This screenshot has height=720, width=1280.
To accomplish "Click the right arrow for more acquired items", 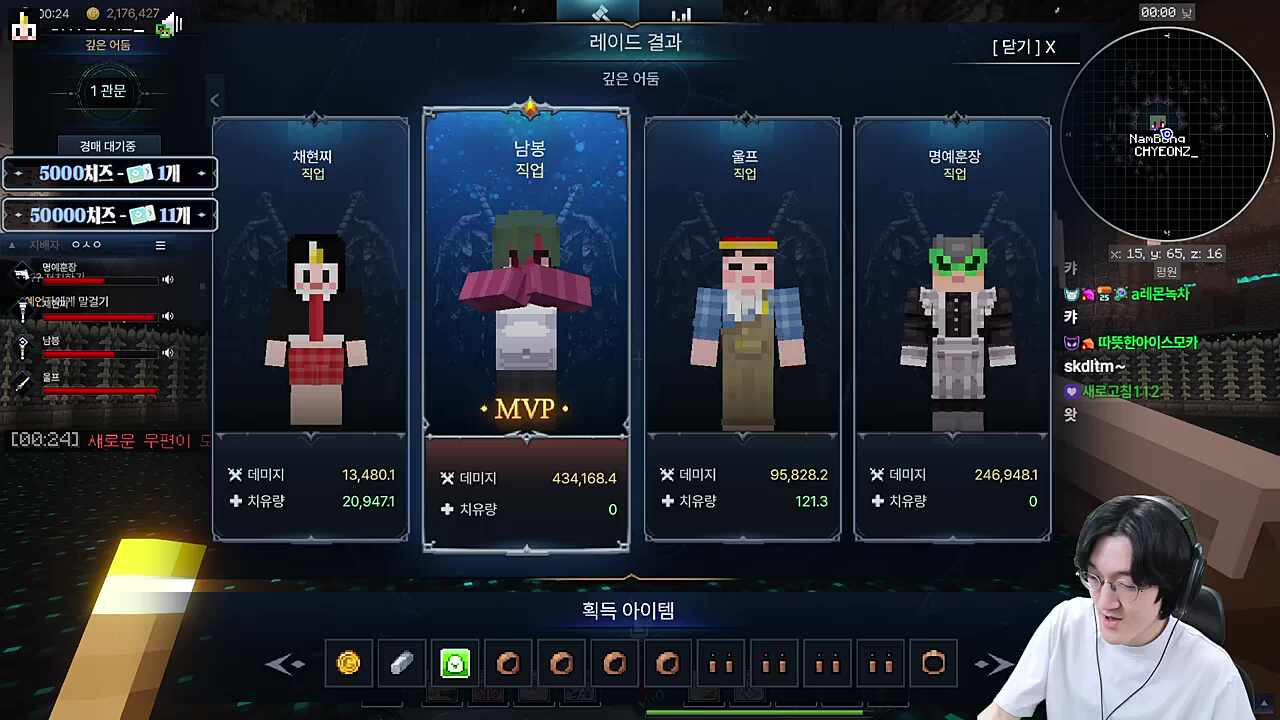I will click(x=993, y=663).
